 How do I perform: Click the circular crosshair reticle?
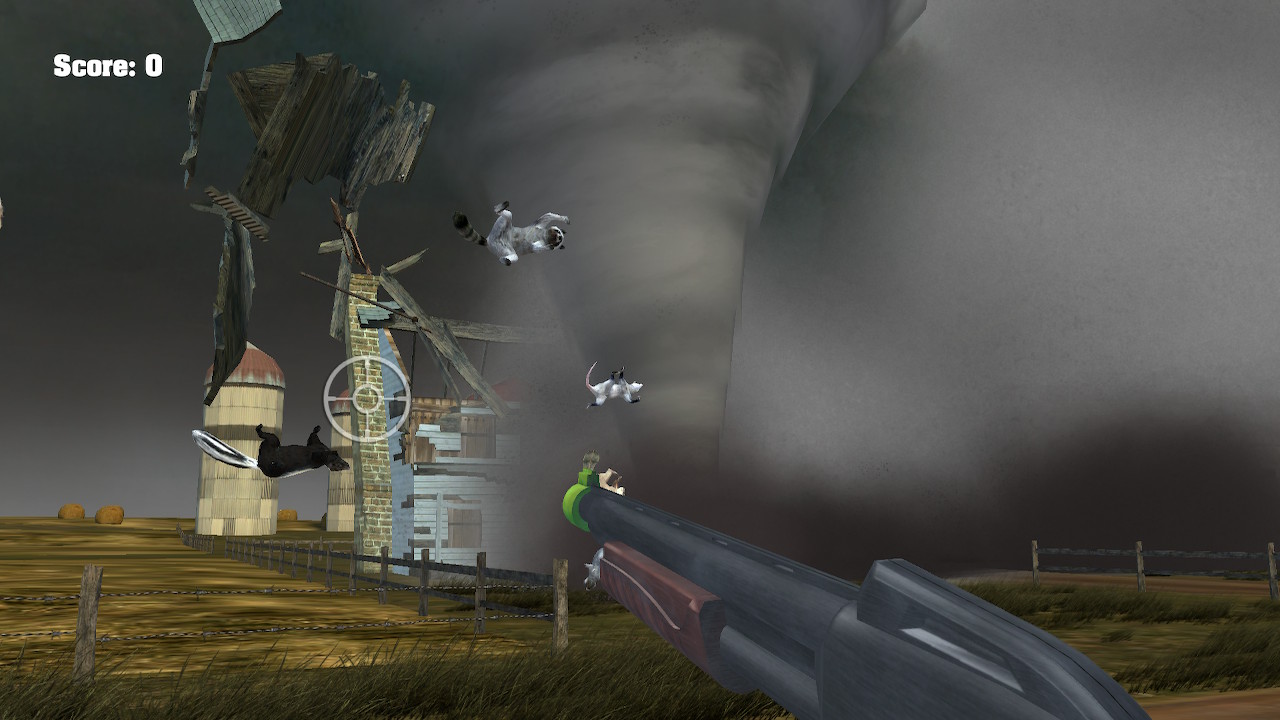(x=365, y=400)
